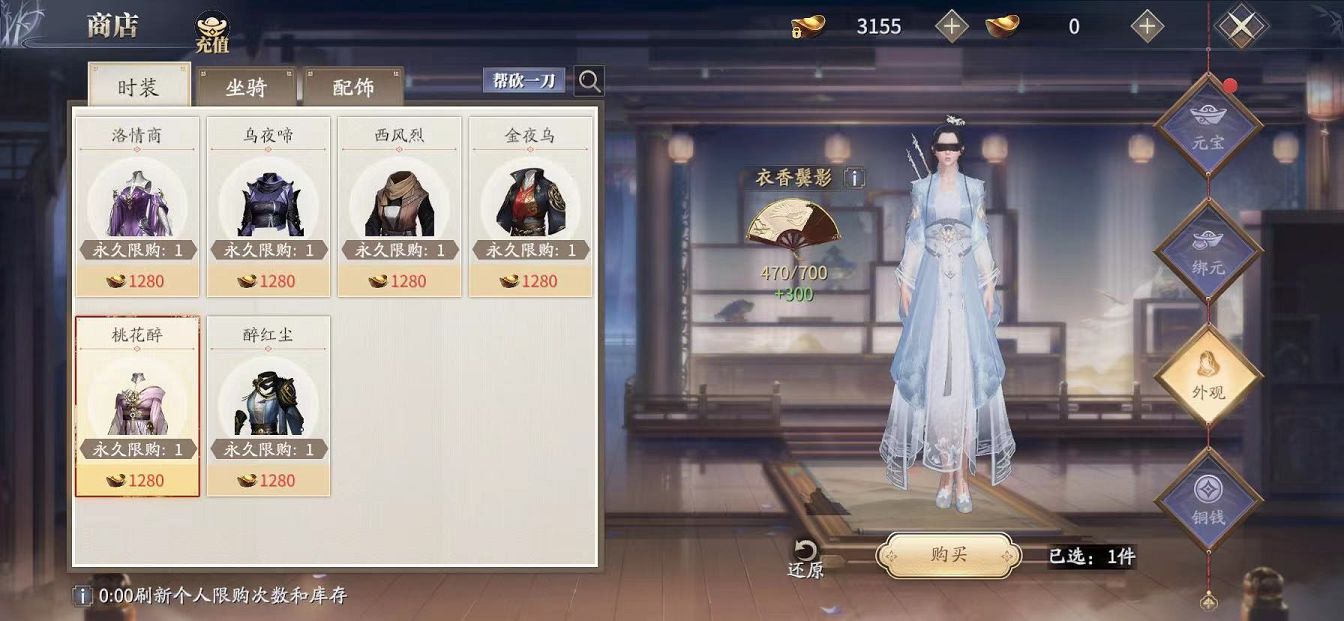The image size is (1344, 621).
Task: Add gold ingots beside the 0 balance
Action: (x=1147, y=27)
